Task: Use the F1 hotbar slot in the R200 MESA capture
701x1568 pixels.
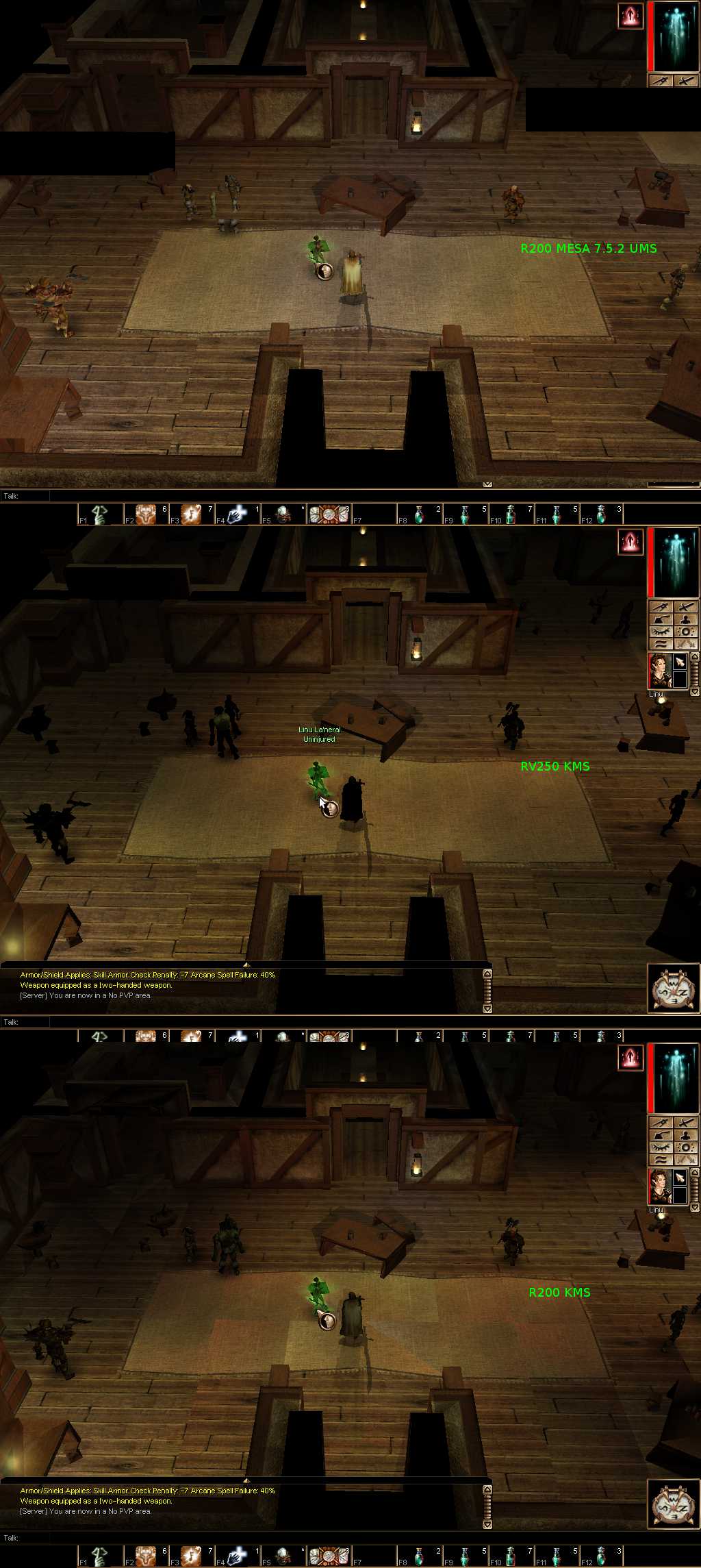Action: (100, 514)
